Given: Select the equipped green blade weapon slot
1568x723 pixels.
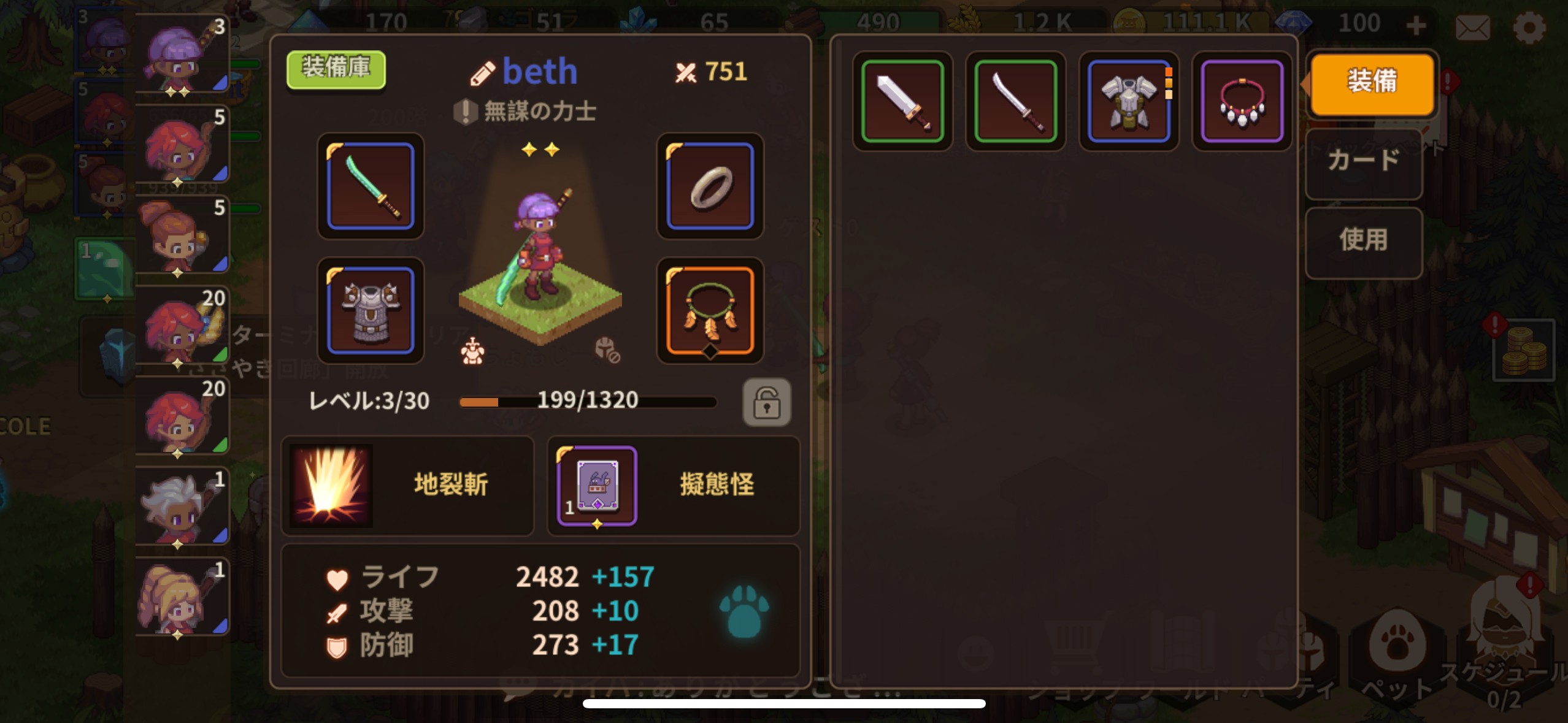Looking at the screenshot, I should (x=371, y=186).
